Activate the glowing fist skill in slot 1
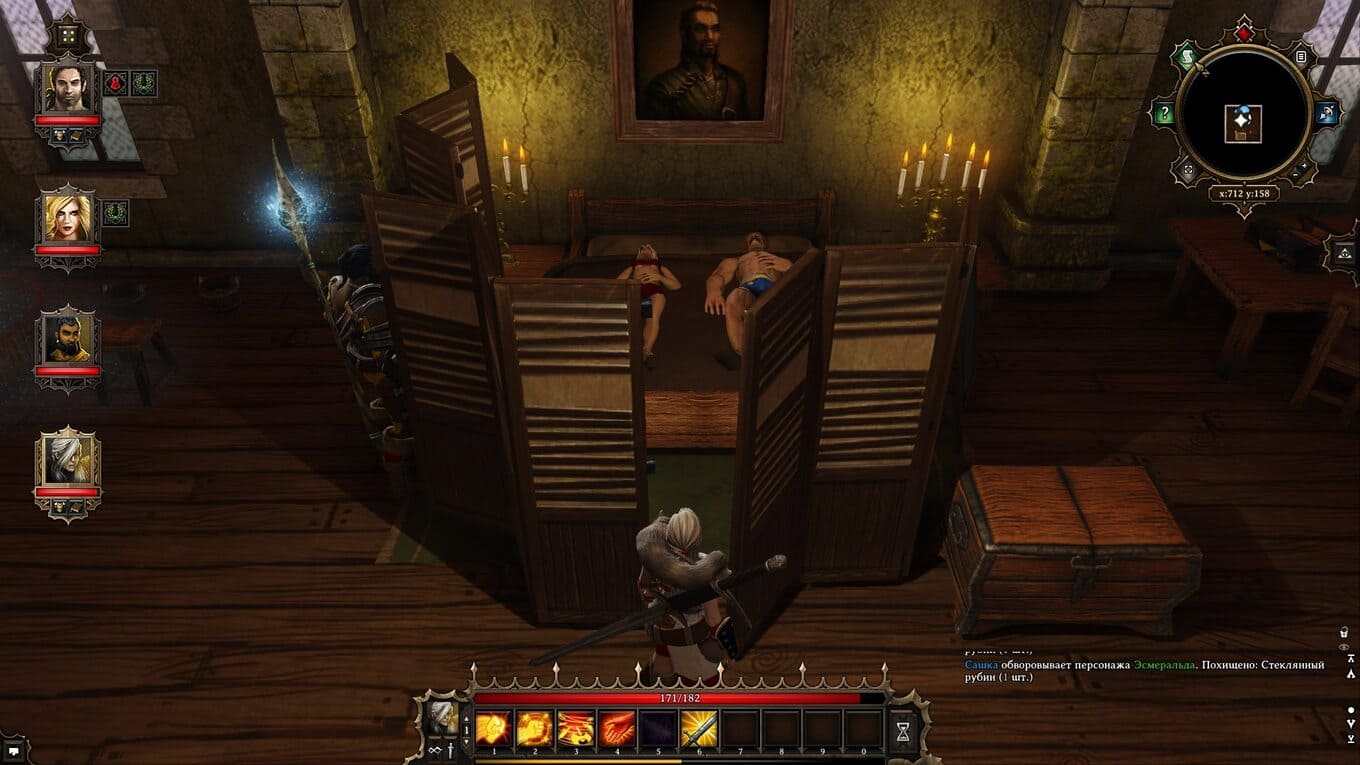The image size is (1360, 765). (x=493, y=729)
